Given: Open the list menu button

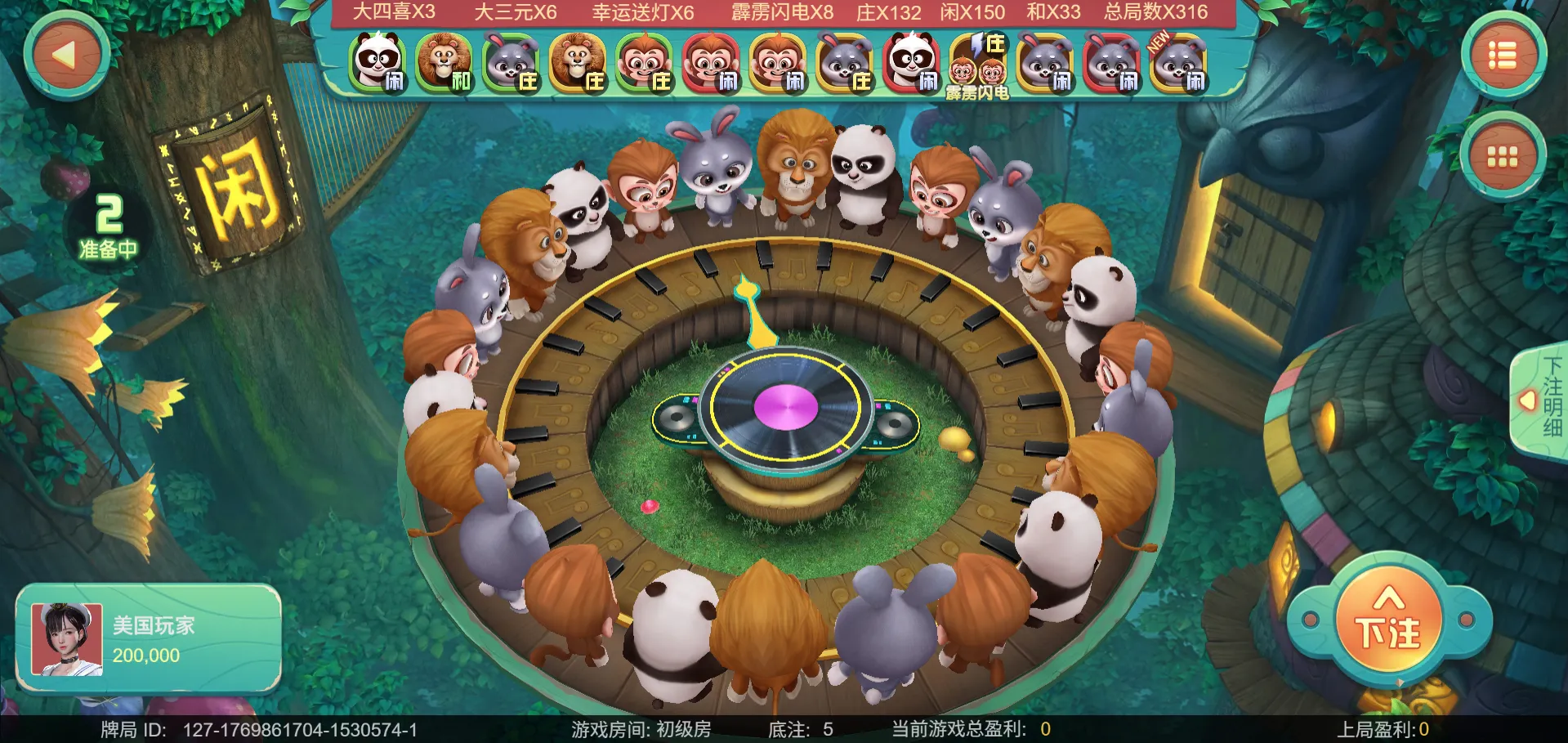Looking at the screenshot, I should click(x=1502, y=56).
